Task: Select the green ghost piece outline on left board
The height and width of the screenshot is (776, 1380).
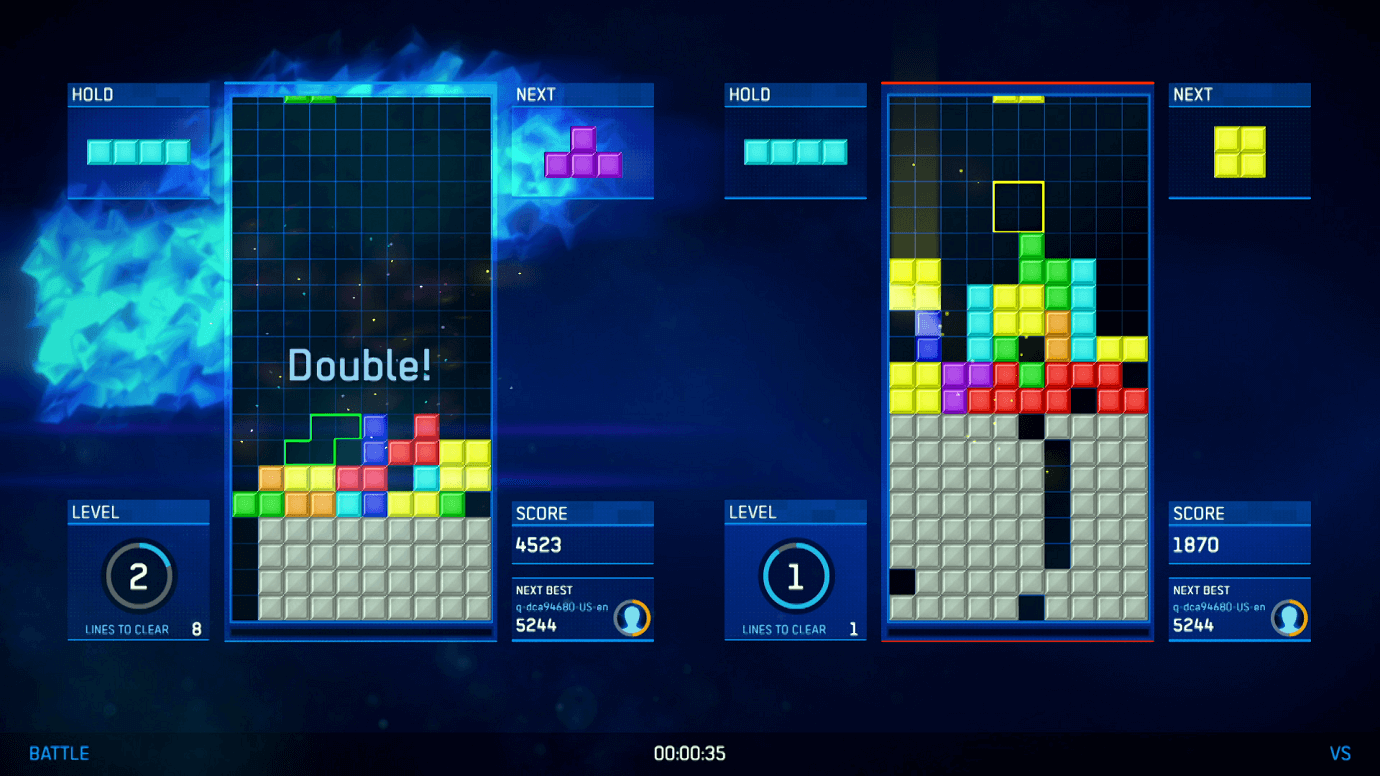Action: [x=324, y=438]
